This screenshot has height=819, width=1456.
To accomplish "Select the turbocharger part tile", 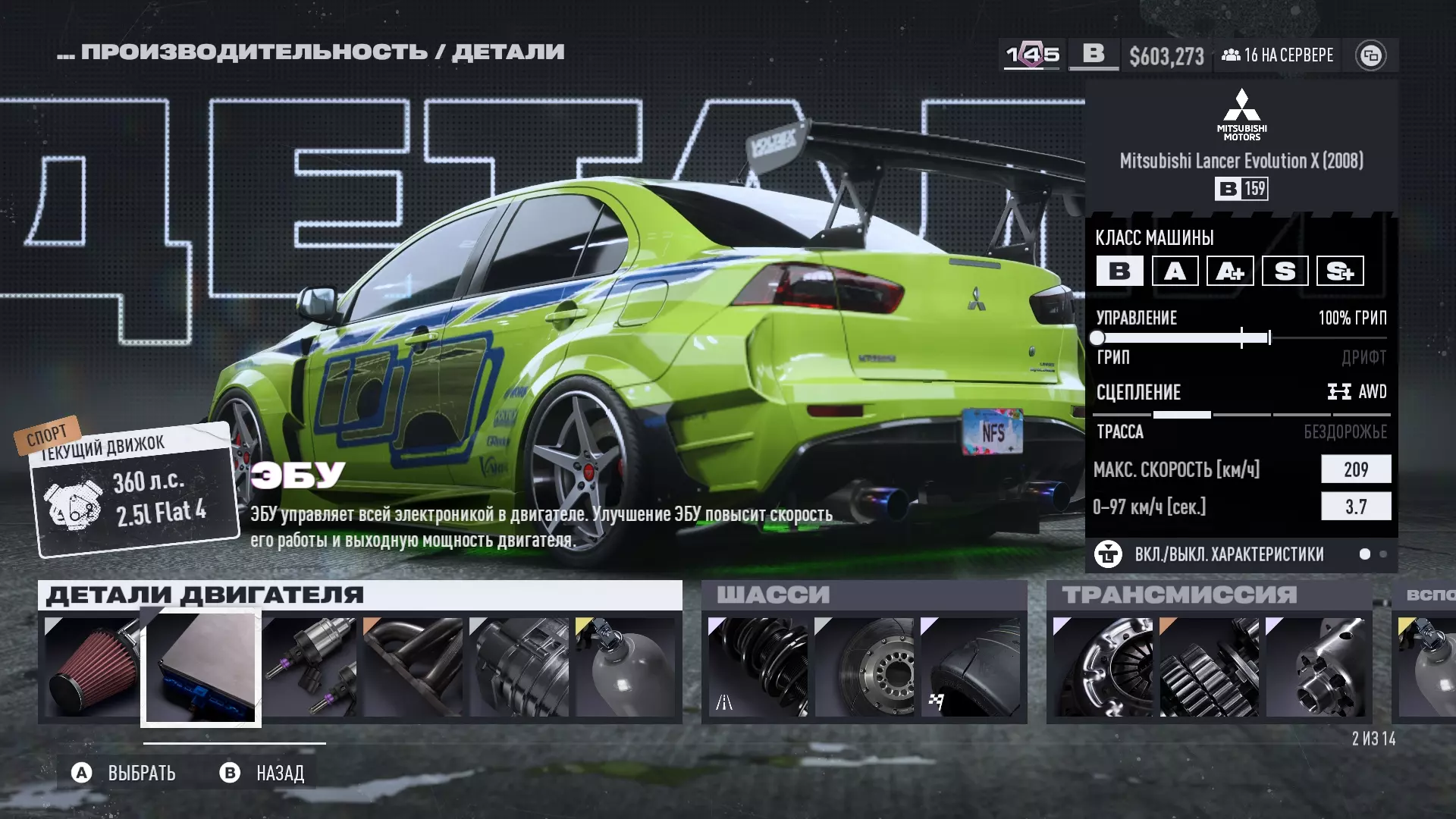I will click(519, 667).
